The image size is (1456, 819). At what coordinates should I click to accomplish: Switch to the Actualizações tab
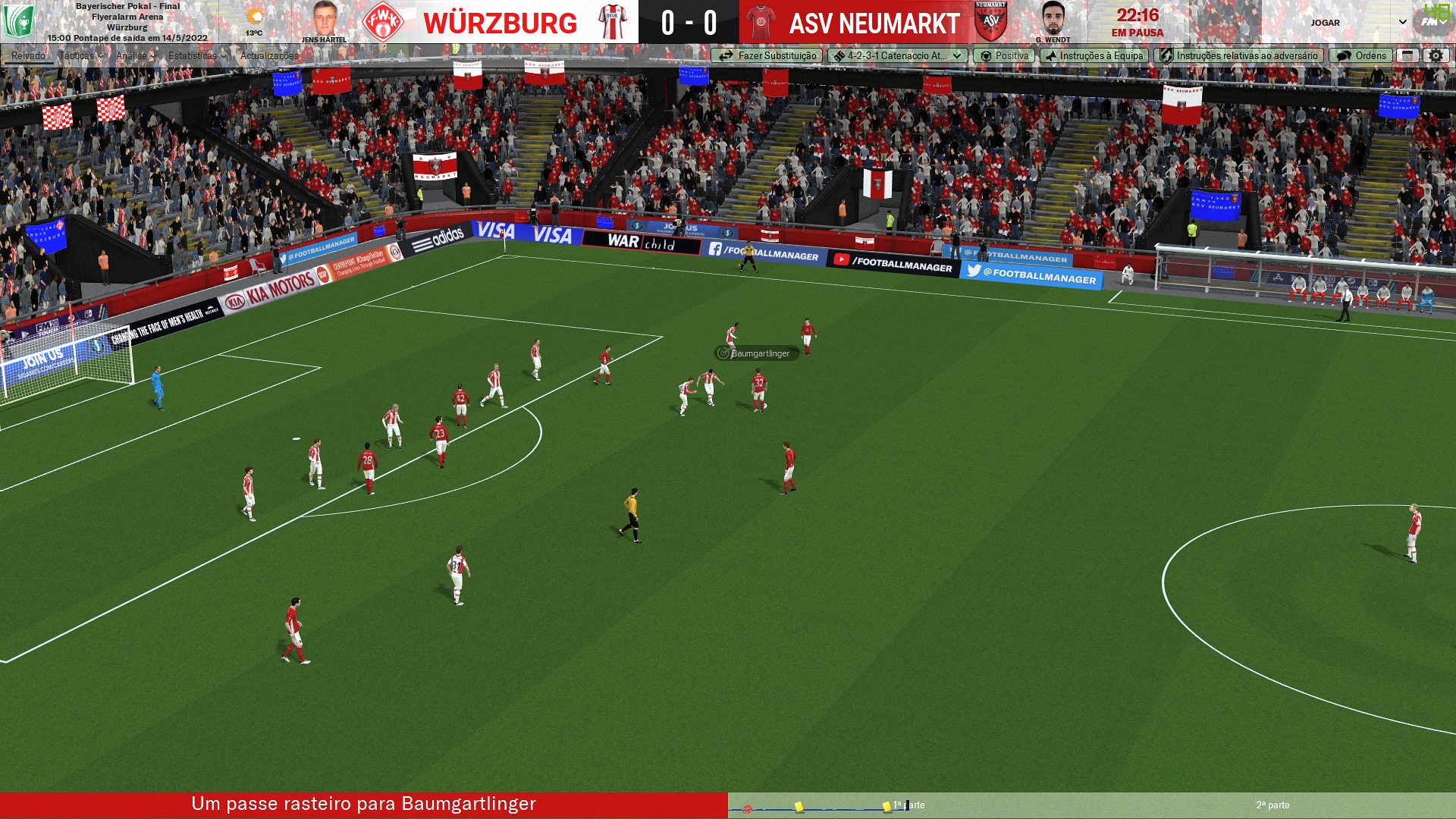click(x=269, y=55)
